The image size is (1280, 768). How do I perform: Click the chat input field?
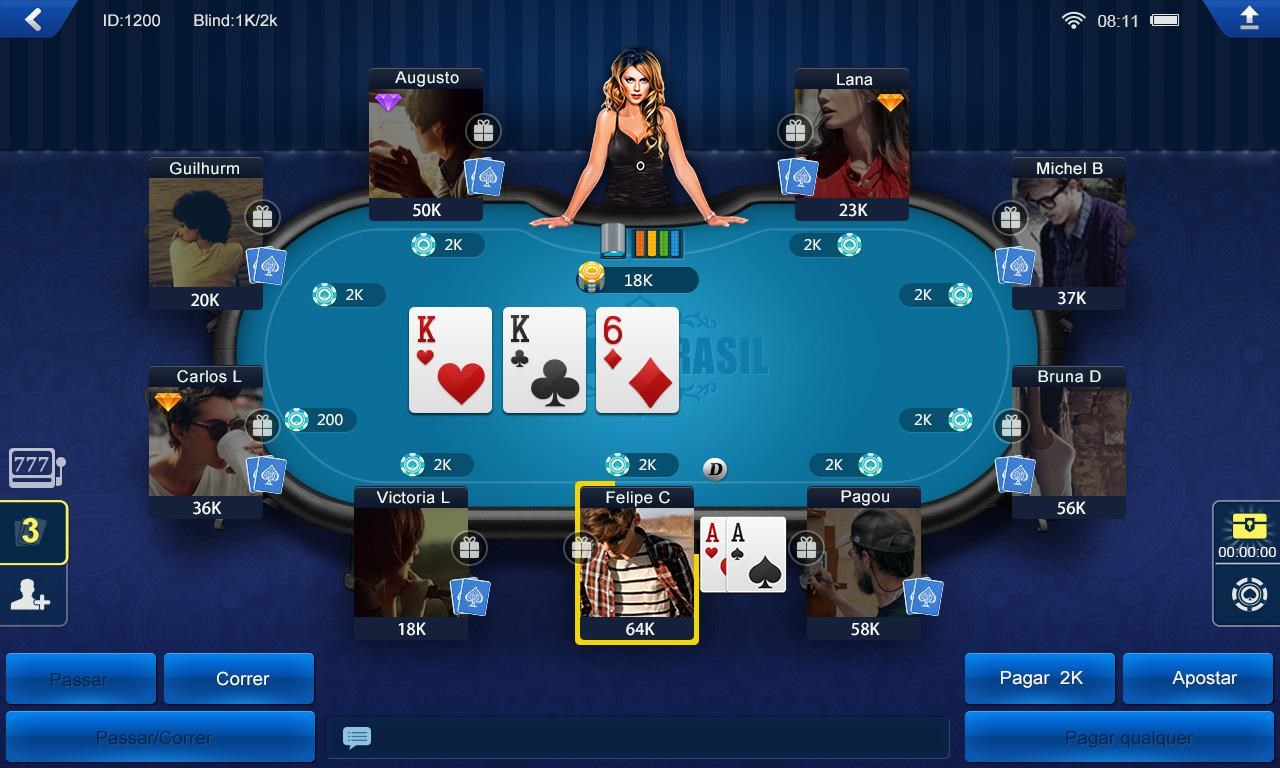[640, 737]
